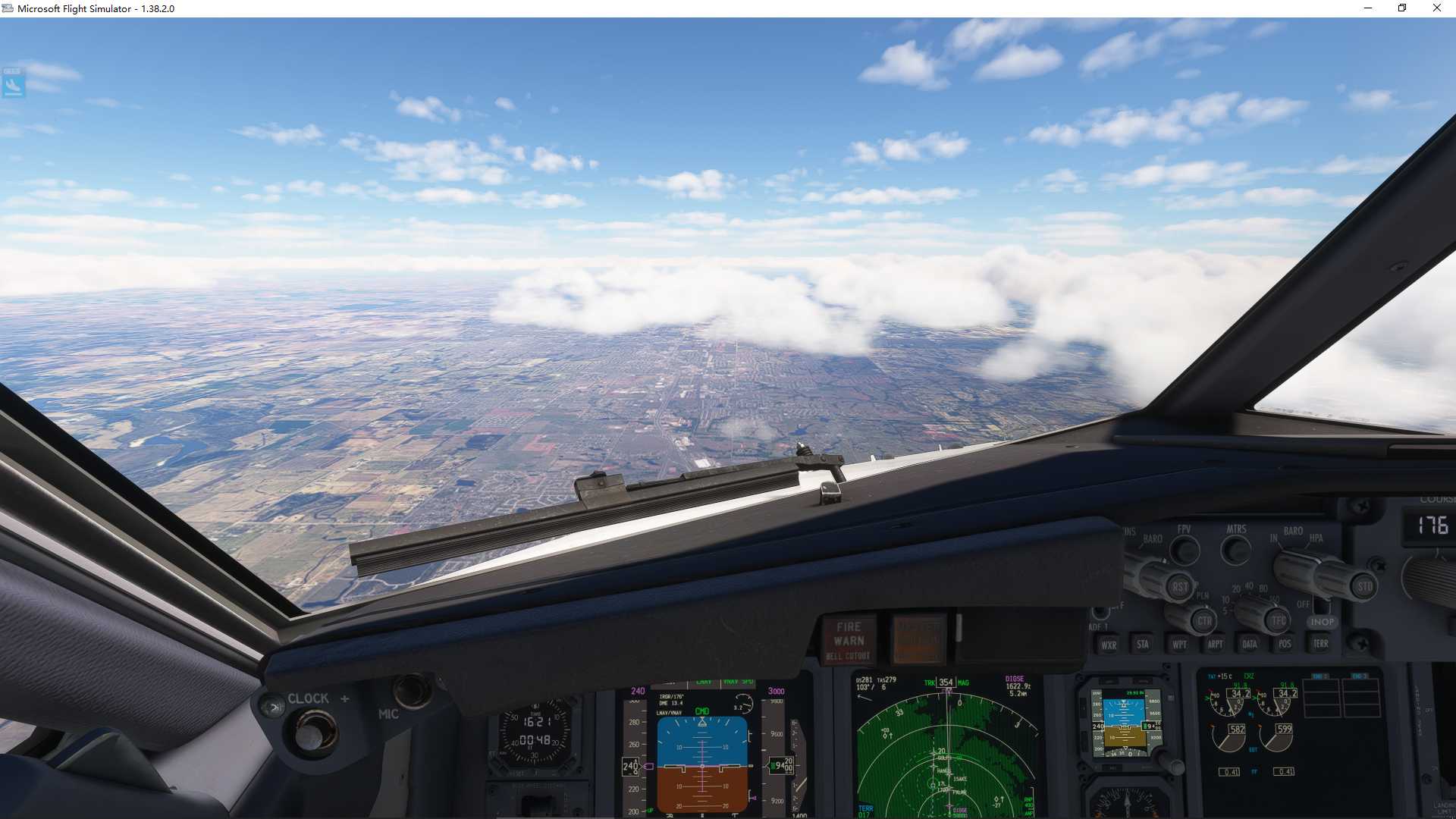
Task: Open the title bar application menu
Action: point(8,8)
